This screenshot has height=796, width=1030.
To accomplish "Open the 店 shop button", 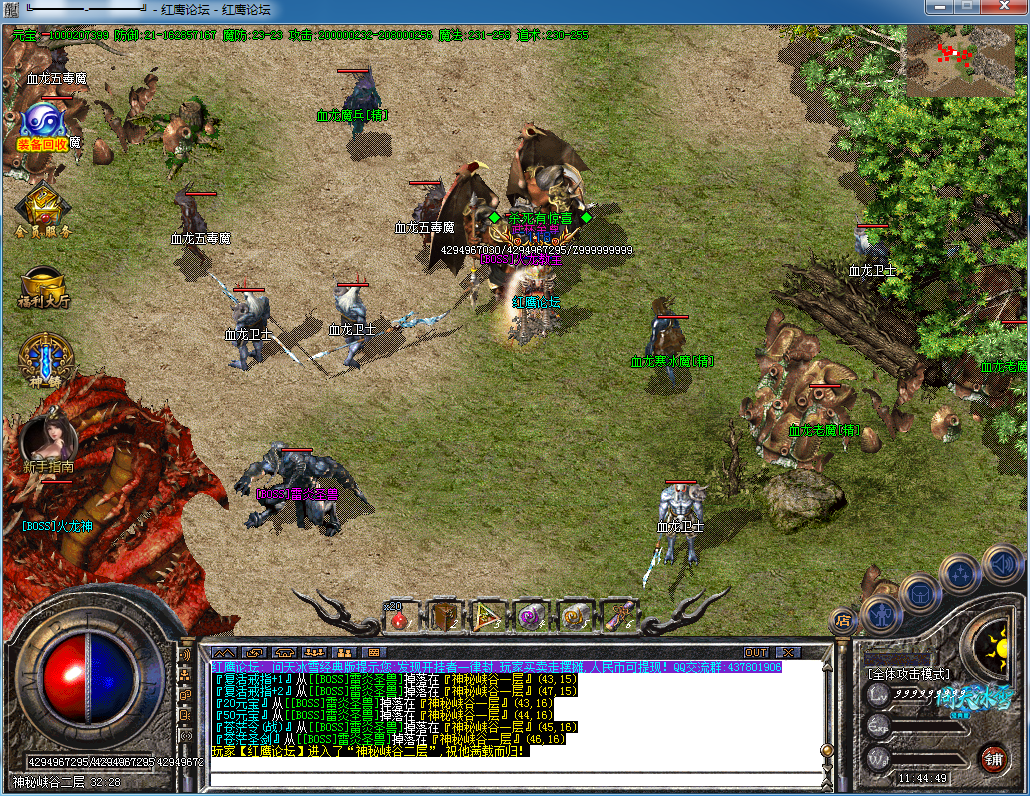I will tap(843, 620).
